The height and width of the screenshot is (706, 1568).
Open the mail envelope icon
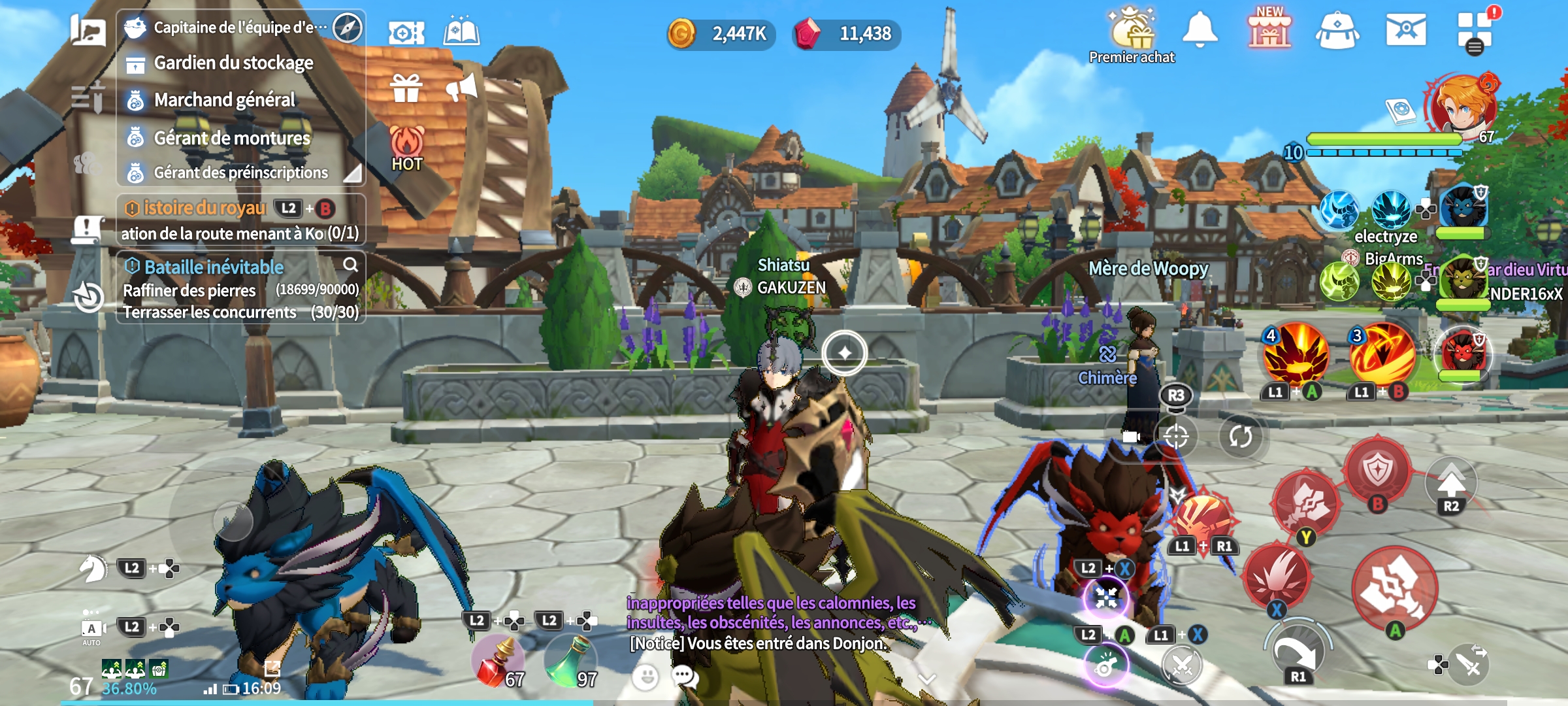(x=1405, y=31)
